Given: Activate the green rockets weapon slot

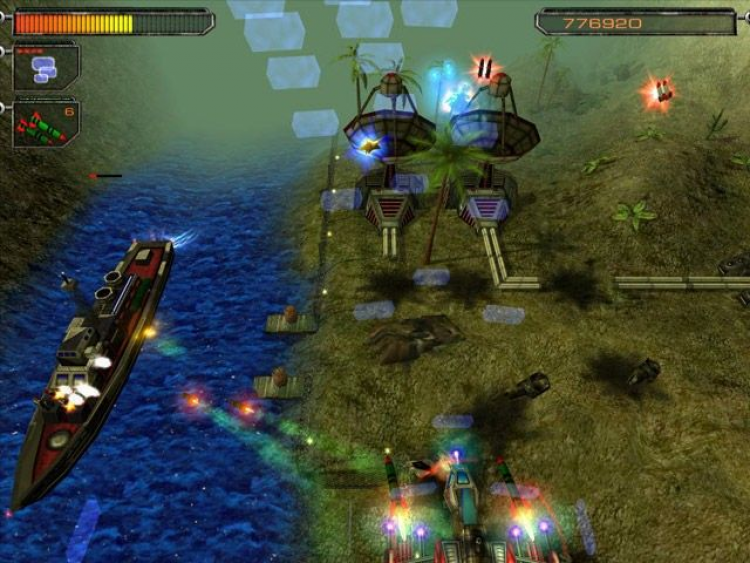Looking at the screenshot, I should pyautogui.click(x=45, y=124).
